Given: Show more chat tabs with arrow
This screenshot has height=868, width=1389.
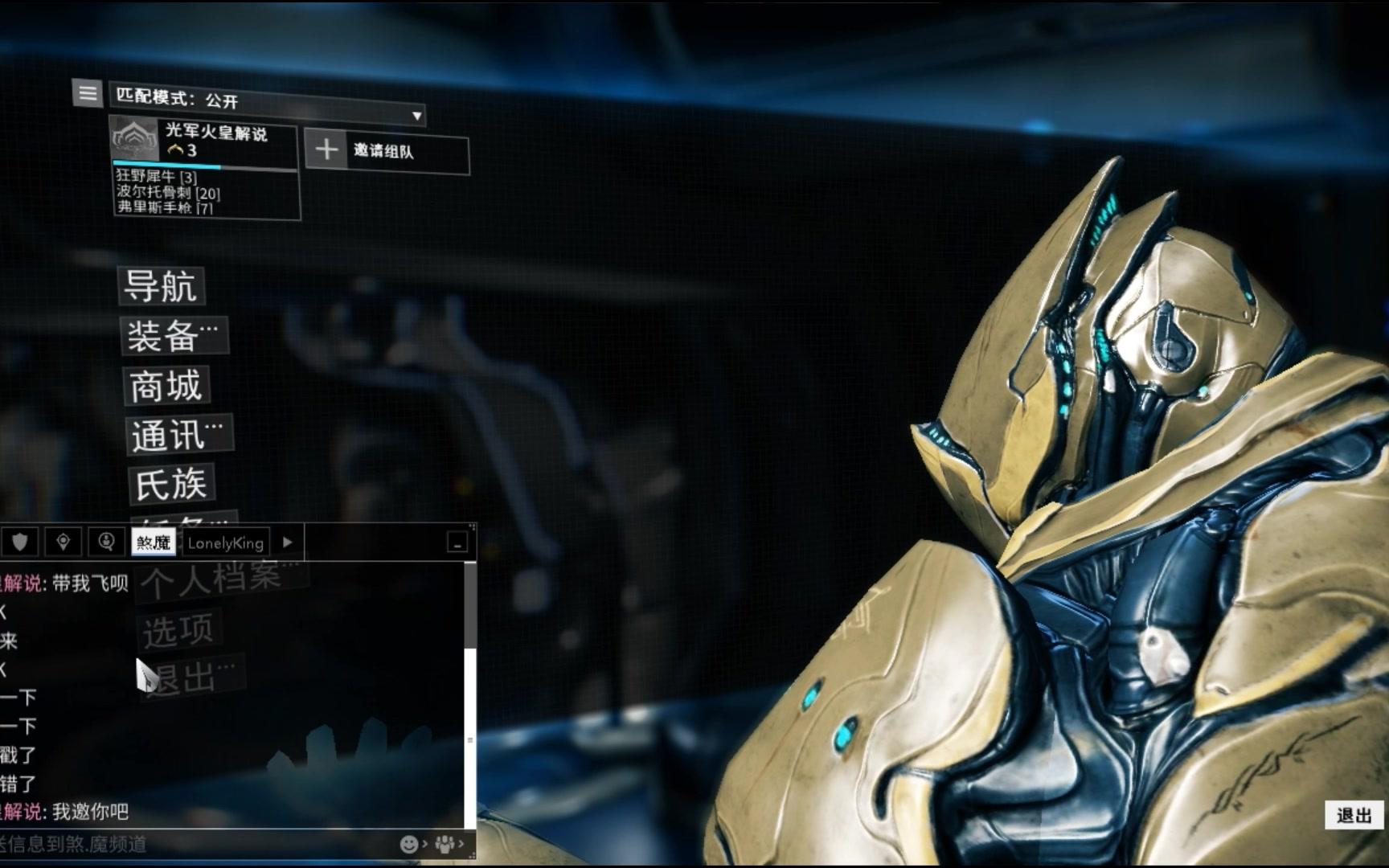Looking at the screenshot, I should (288, 542).
